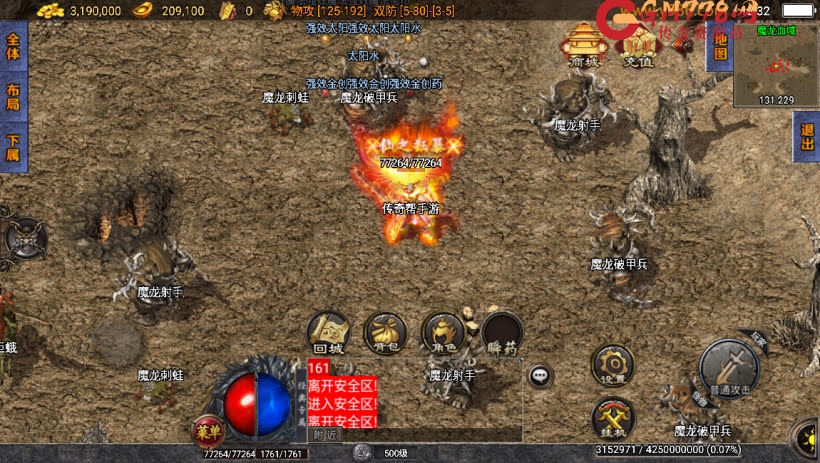Open the 魔龙血域 minimap
This screenshot has height=463, width=820.
coord(776,67)
